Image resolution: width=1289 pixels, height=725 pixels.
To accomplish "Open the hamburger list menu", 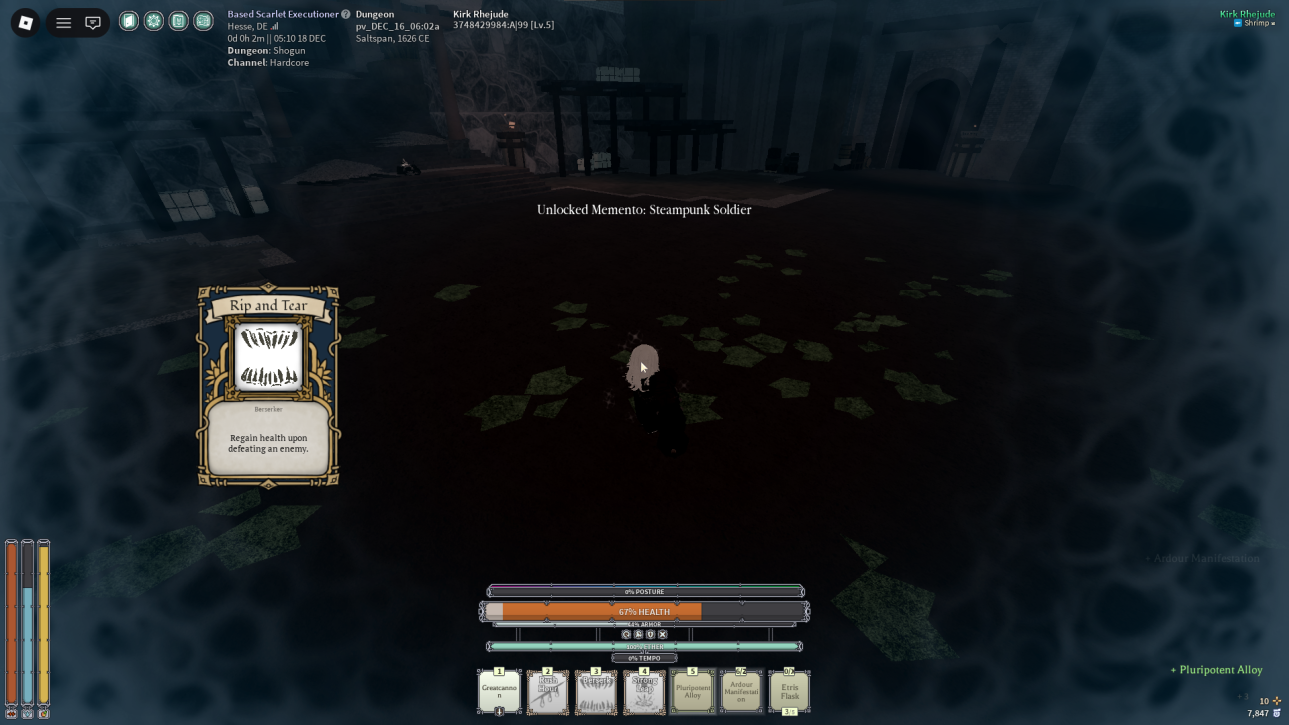I will 63,22.
